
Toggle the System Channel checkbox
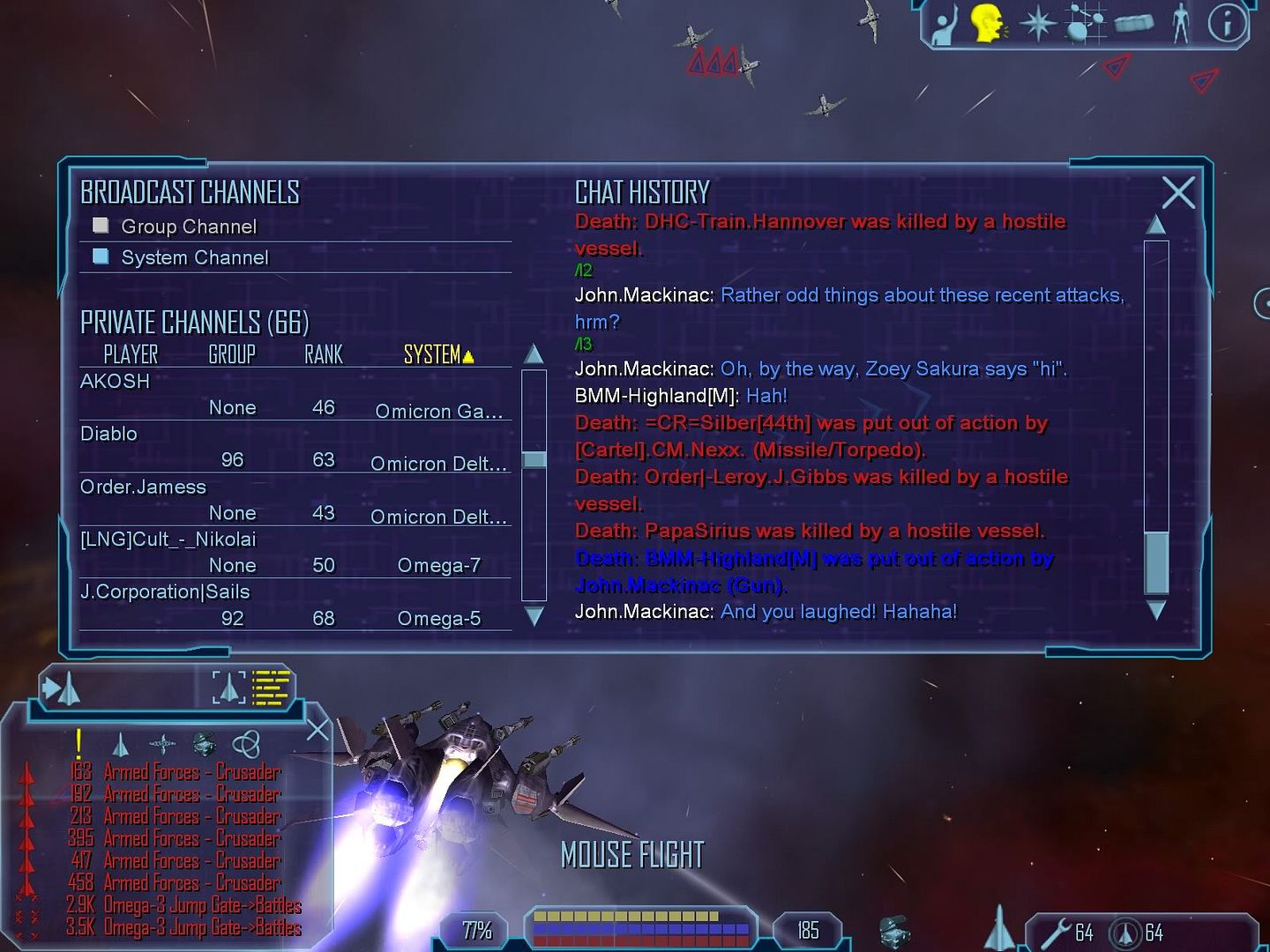(x=101, y=257)
